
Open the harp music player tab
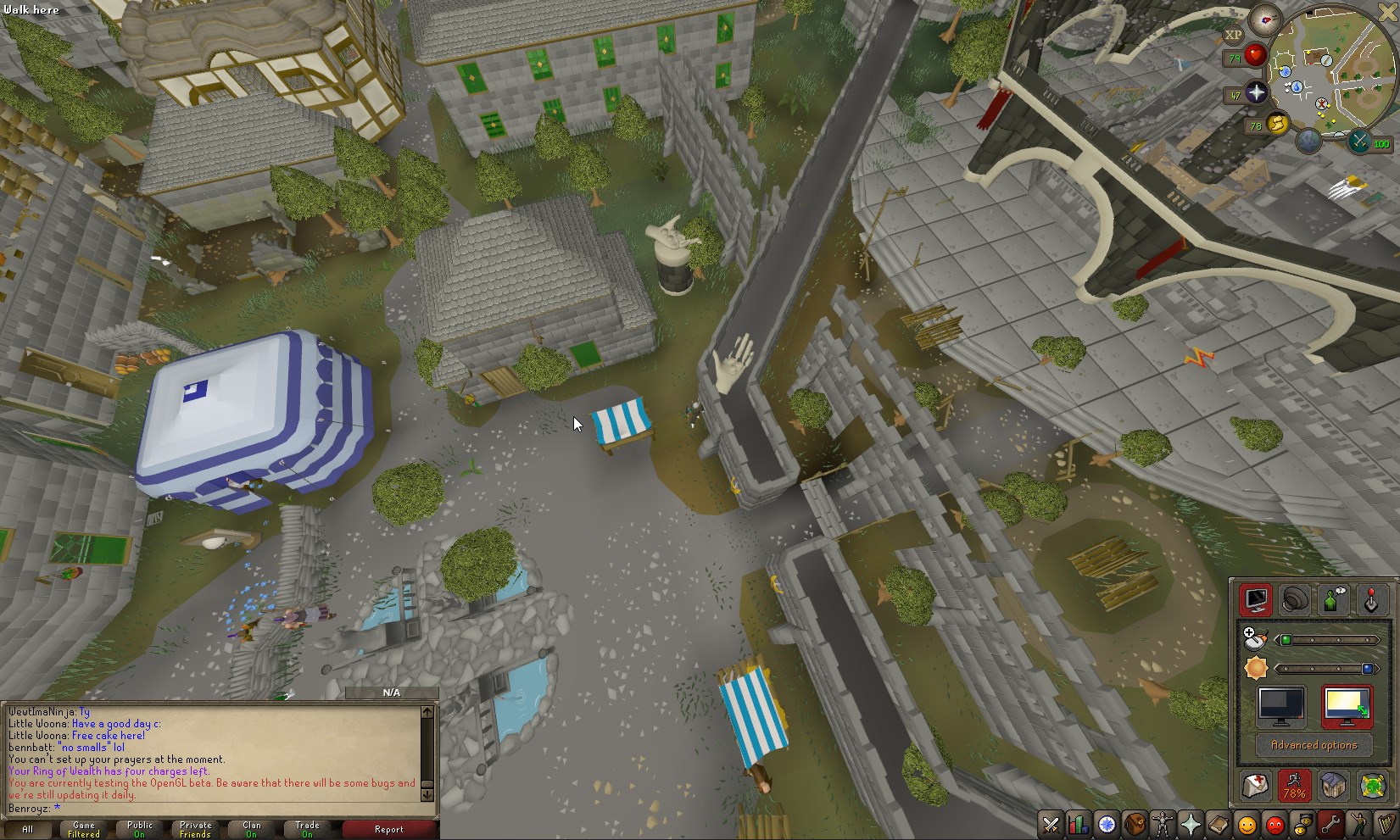click(1386, 824)
